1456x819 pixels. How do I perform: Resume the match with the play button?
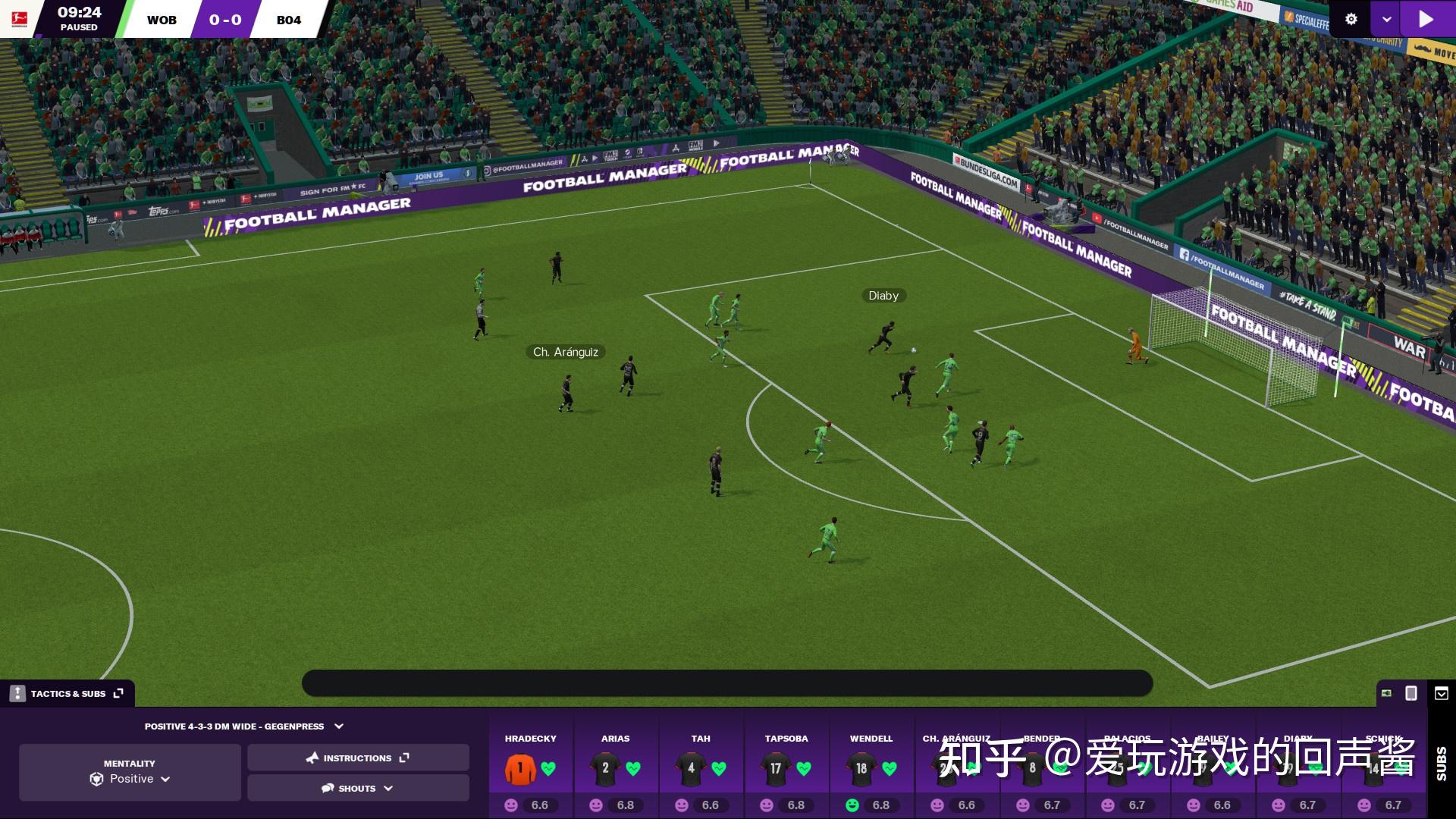[1426, 19]
